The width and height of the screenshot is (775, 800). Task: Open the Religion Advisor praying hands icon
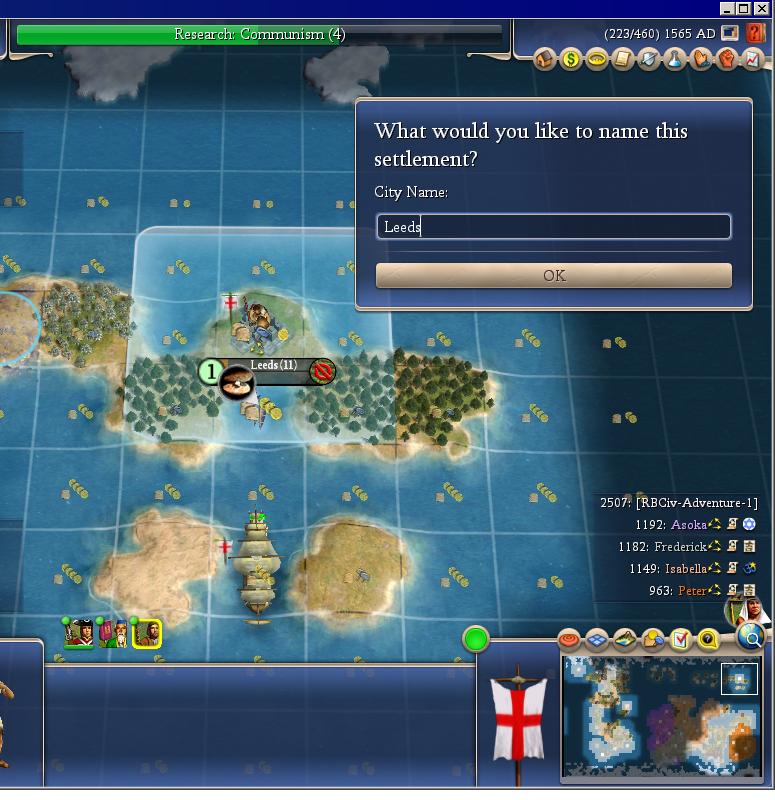(701, 60)
